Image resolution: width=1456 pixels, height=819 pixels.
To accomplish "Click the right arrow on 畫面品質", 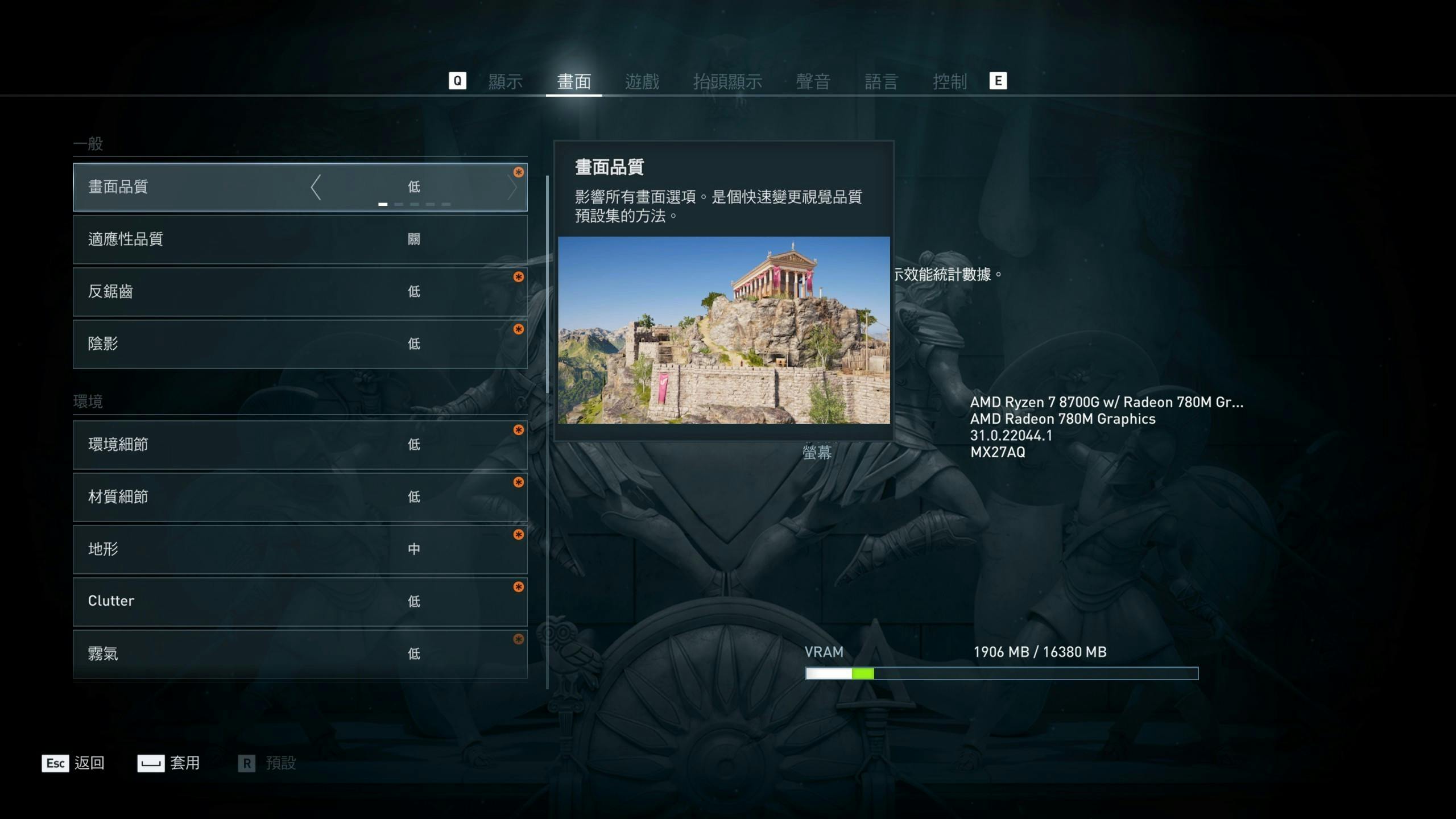I will (x=512, y=187).
